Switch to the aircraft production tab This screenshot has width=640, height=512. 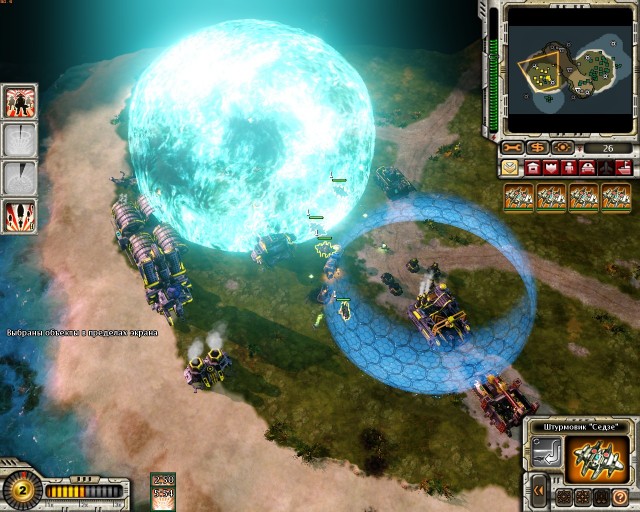tap(608, 168)
